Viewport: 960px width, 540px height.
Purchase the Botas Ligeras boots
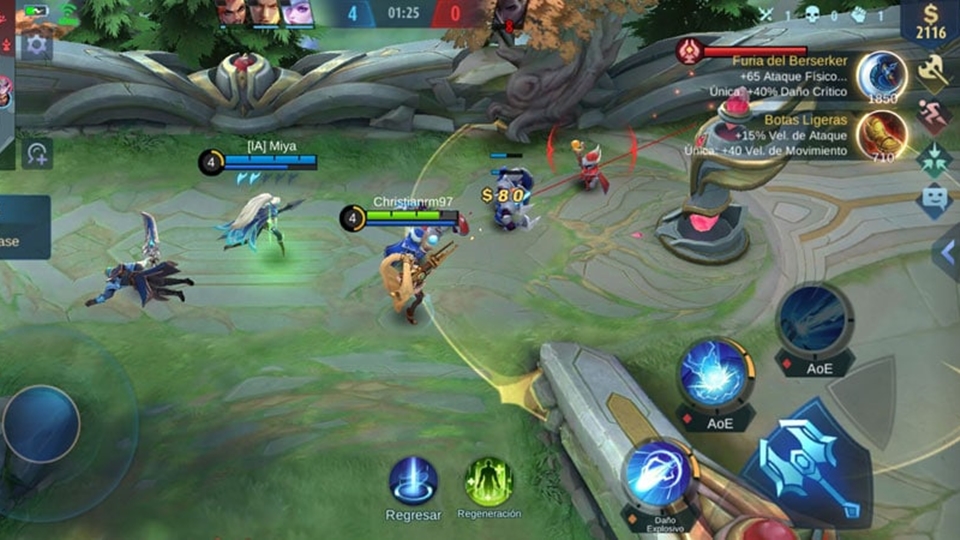881,134
